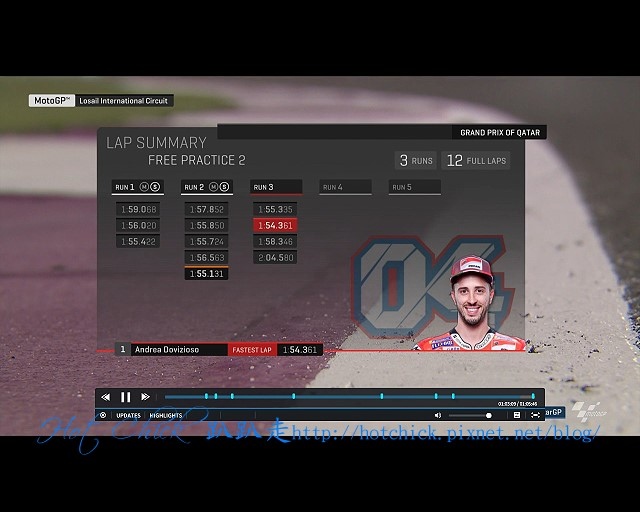Pause the video playback

pyautogui.click(x=126, y=397)
